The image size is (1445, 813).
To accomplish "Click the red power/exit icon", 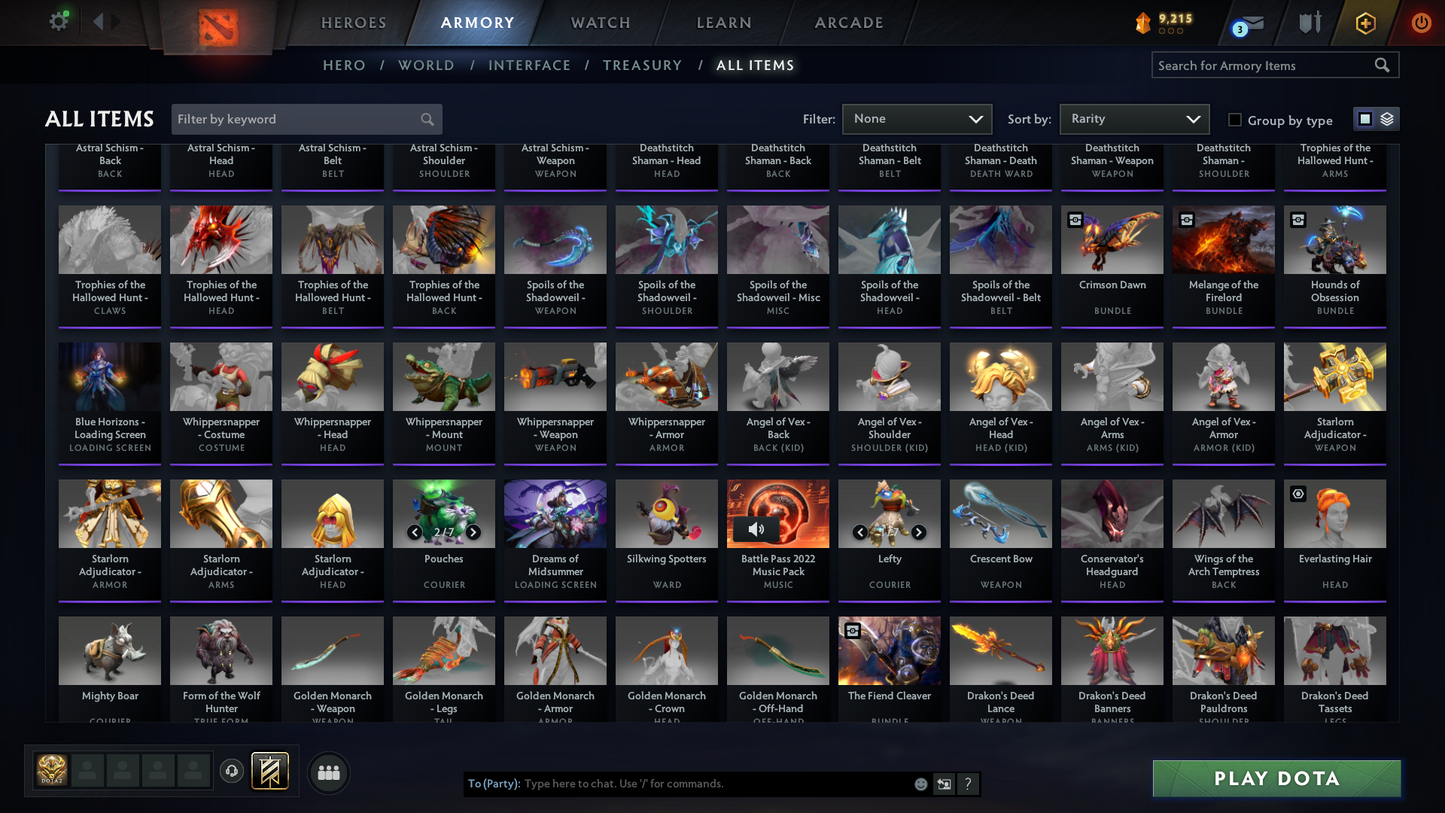I will (x=1419, y=20).
